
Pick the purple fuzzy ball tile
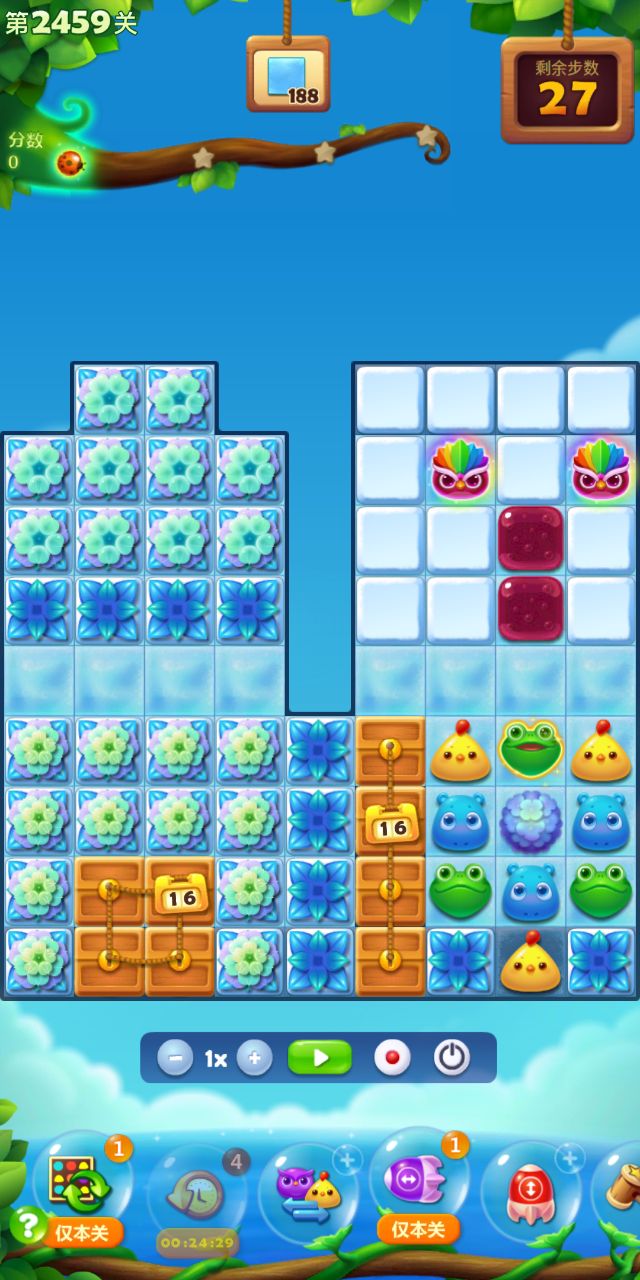click(531, 820)
